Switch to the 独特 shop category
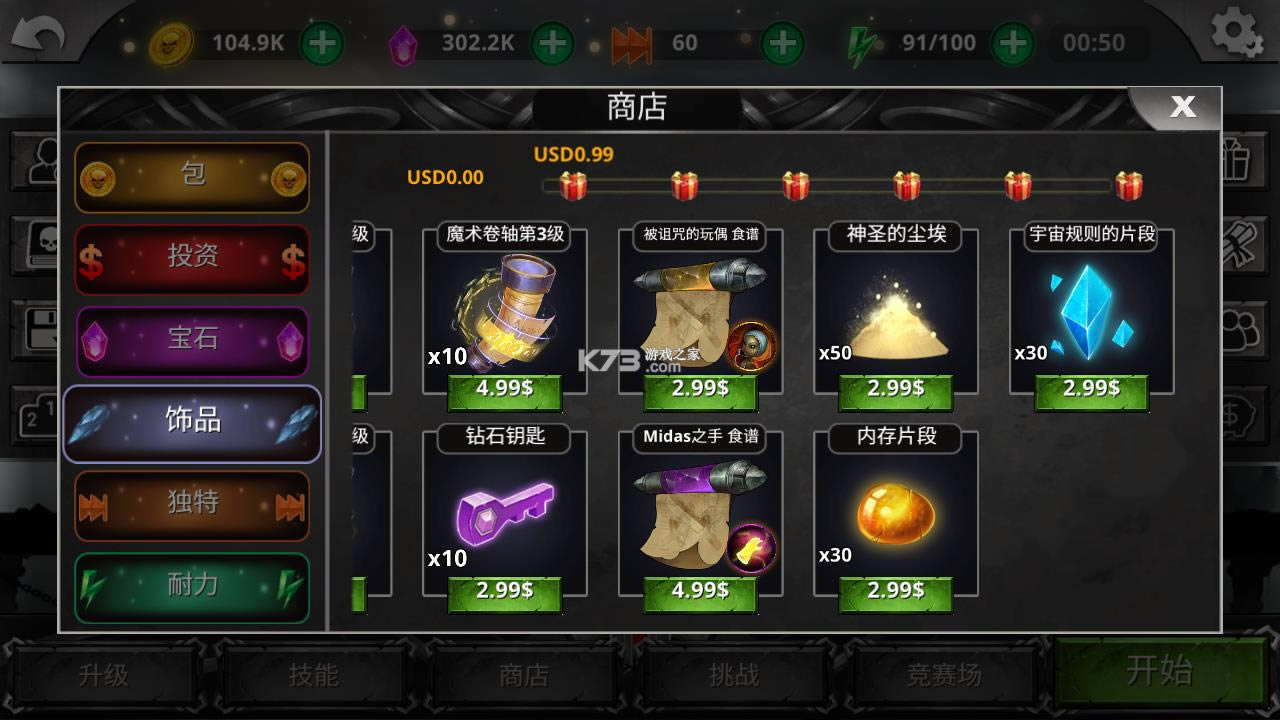Viewport: 1280px width, 720px height. click(192, 505)
